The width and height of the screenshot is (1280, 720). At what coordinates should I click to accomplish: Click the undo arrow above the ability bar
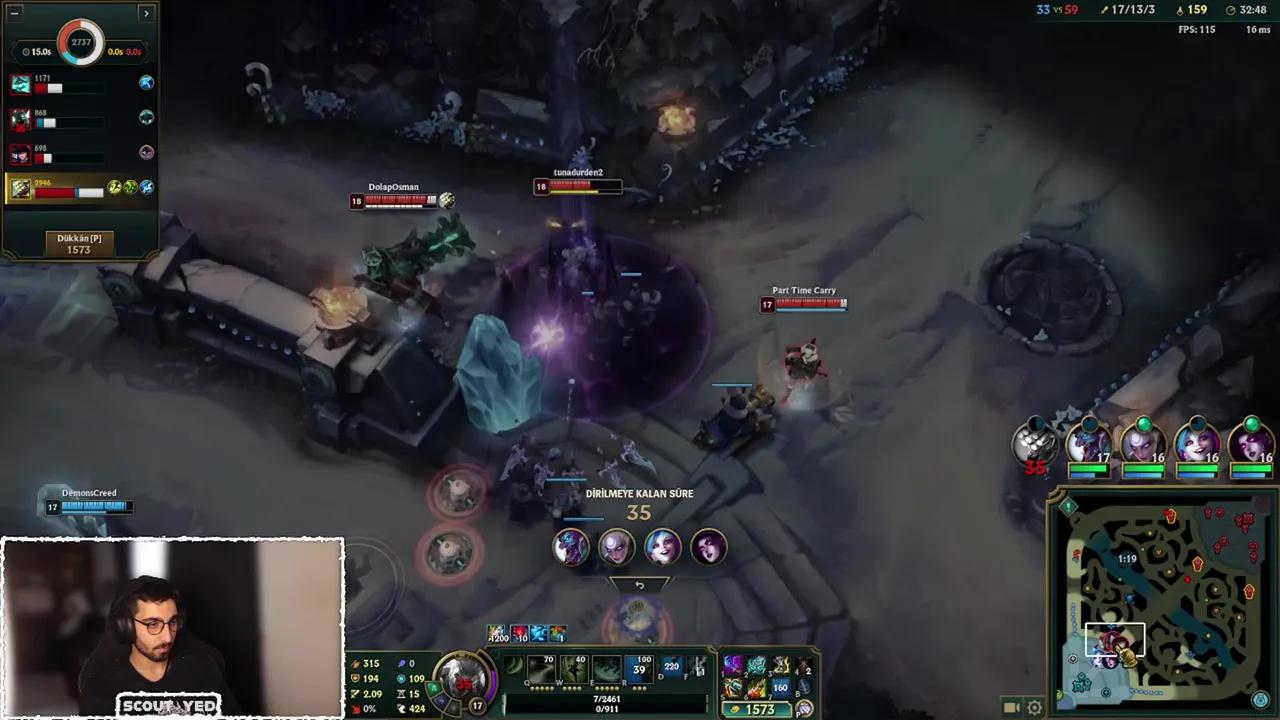(640, 583)
